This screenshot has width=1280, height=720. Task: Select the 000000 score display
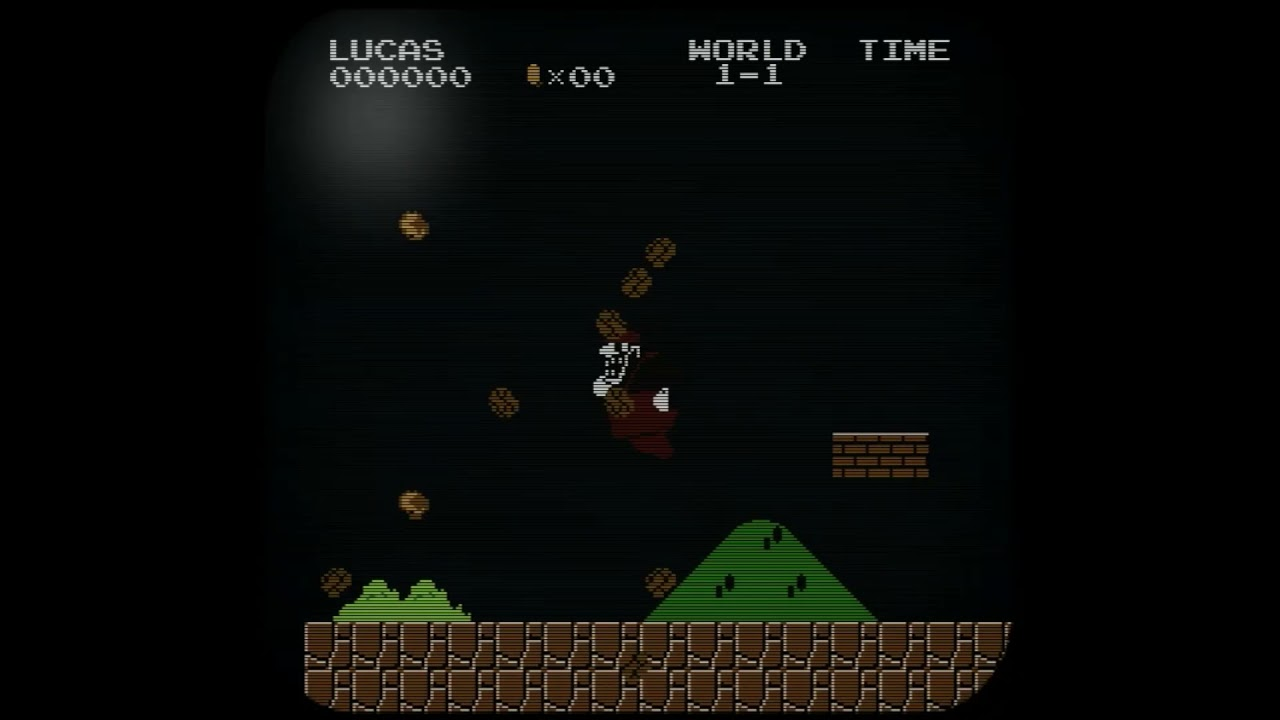tap(400, 77)
